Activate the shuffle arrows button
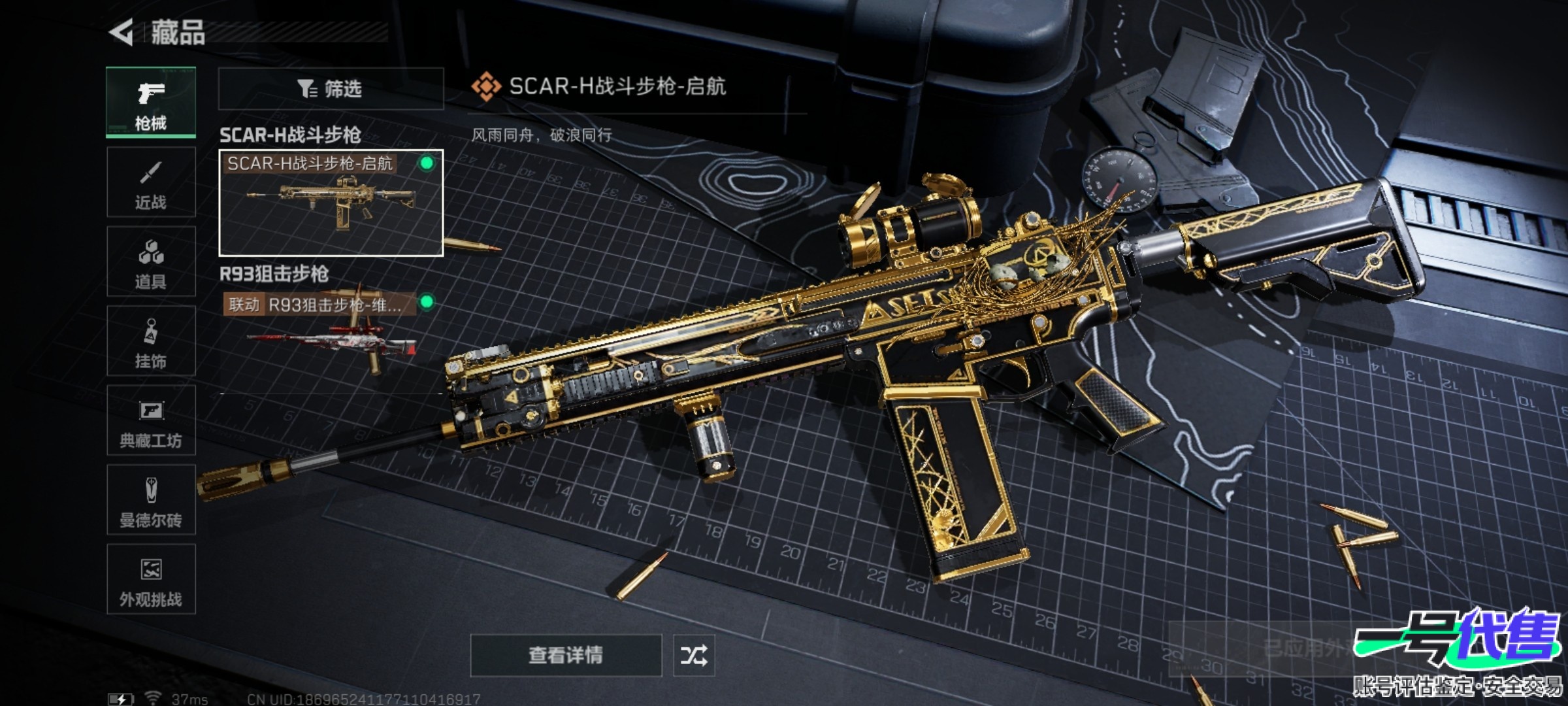This screenshot has height=706, width=1568. pos(694,655)
